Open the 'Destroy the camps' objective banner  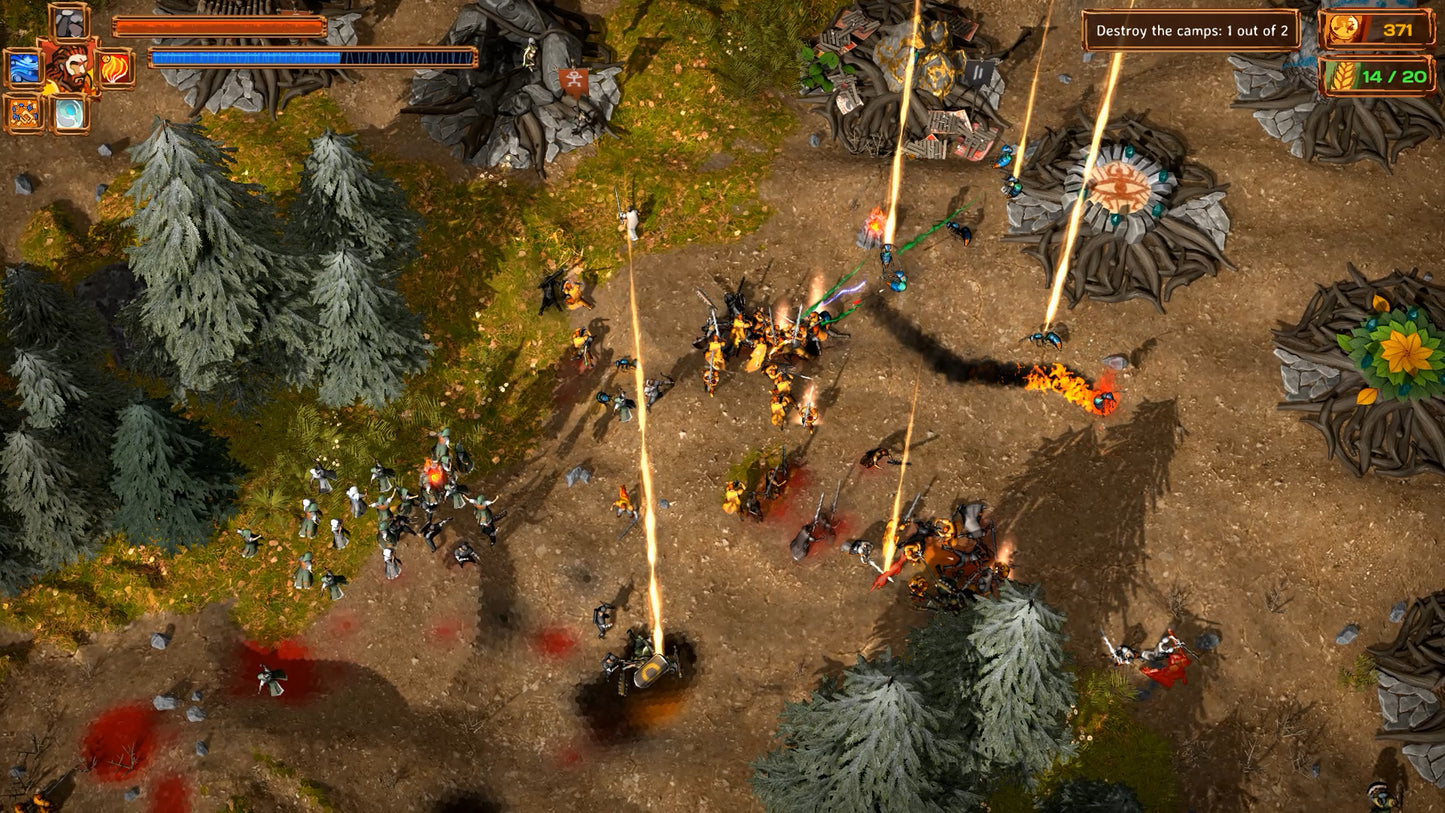coord(1192,30)
